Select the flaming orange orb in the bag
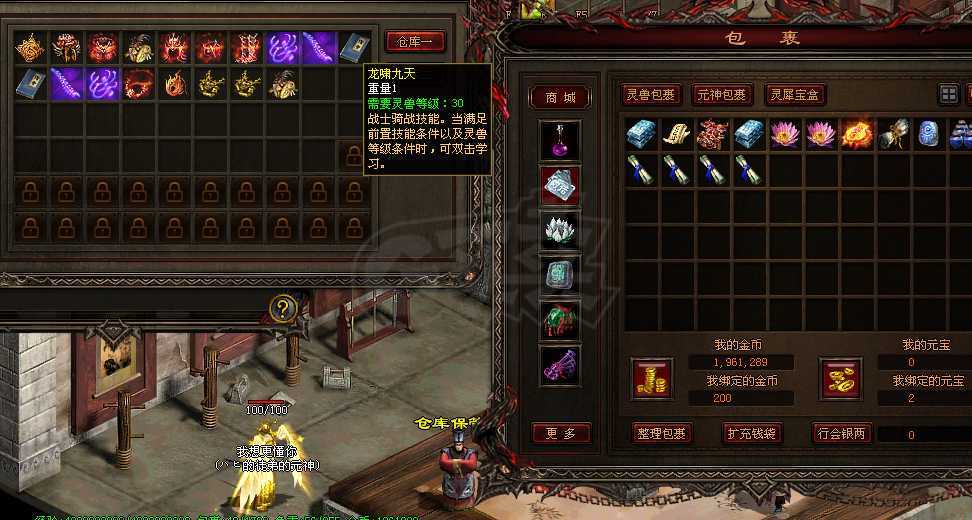The height and width of the screenshot is (520, 972). 856,134
